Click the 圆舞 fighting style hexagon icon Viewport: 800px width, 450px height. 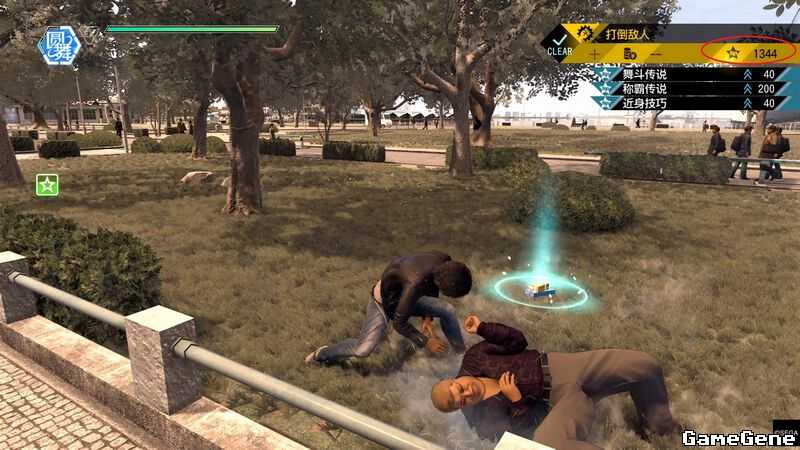[x=59, y=45]
